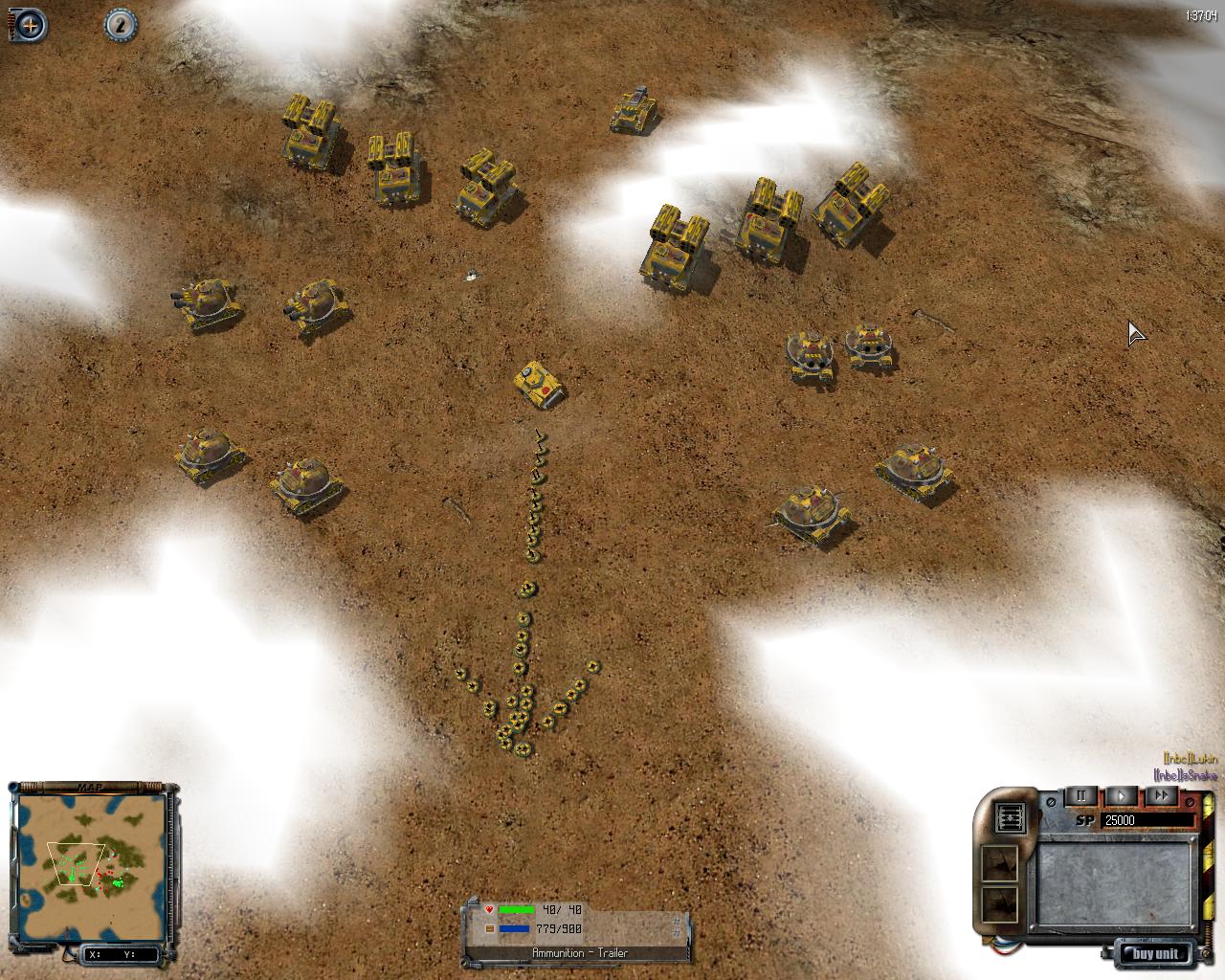Set game speed to normal play
The height and width of the screenshot is (980, 1225).
pos(1121,796)
